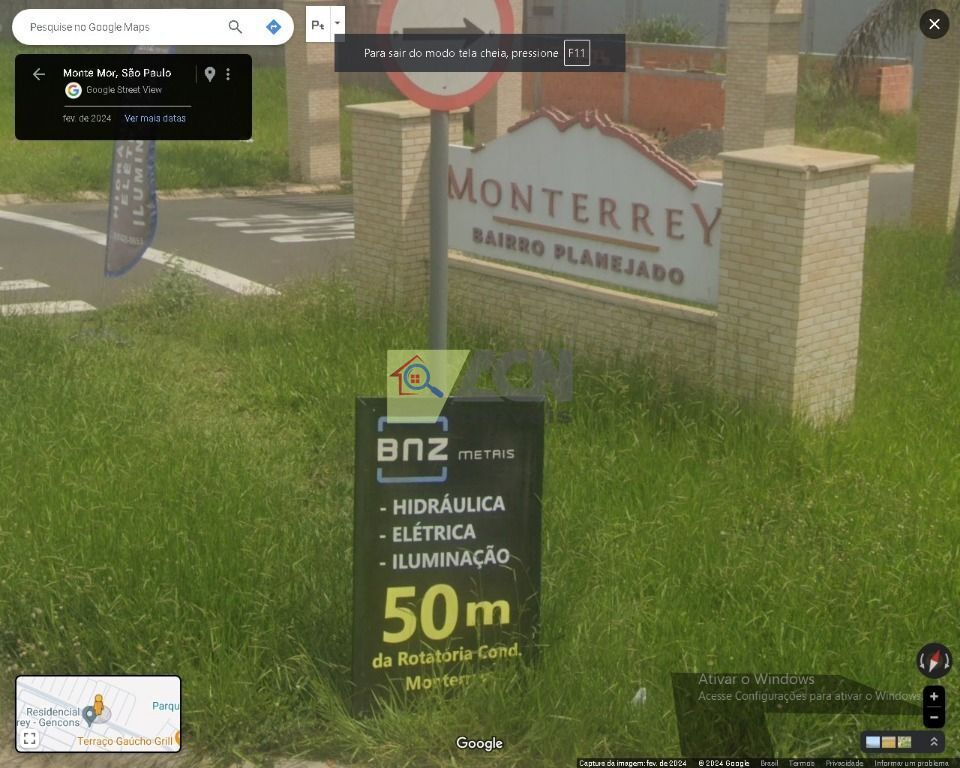
Task: Click the Google Maps search box
Action: click(x=120, y=27)
